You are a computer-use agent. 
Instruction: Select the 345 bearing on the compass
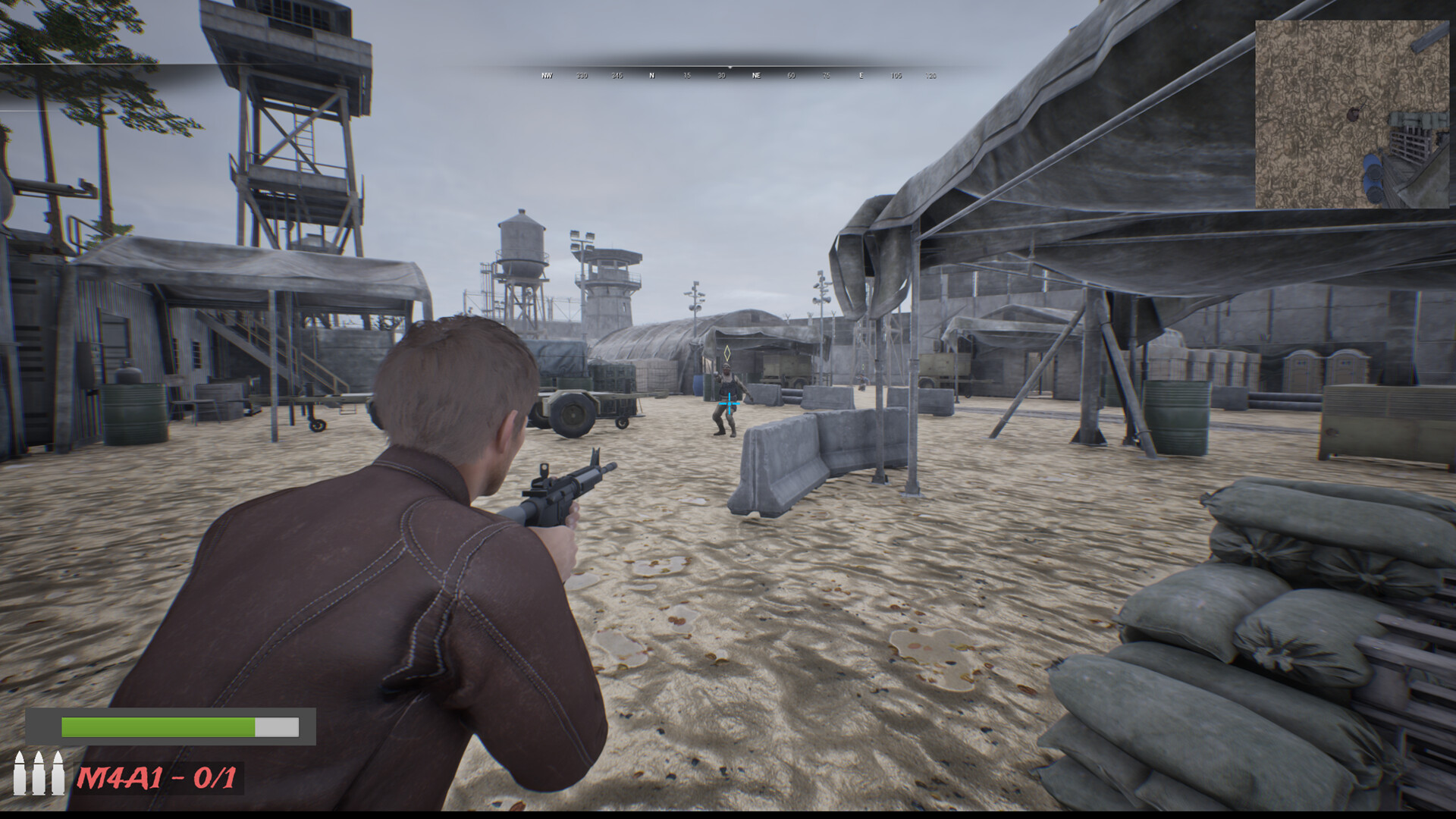616,76
